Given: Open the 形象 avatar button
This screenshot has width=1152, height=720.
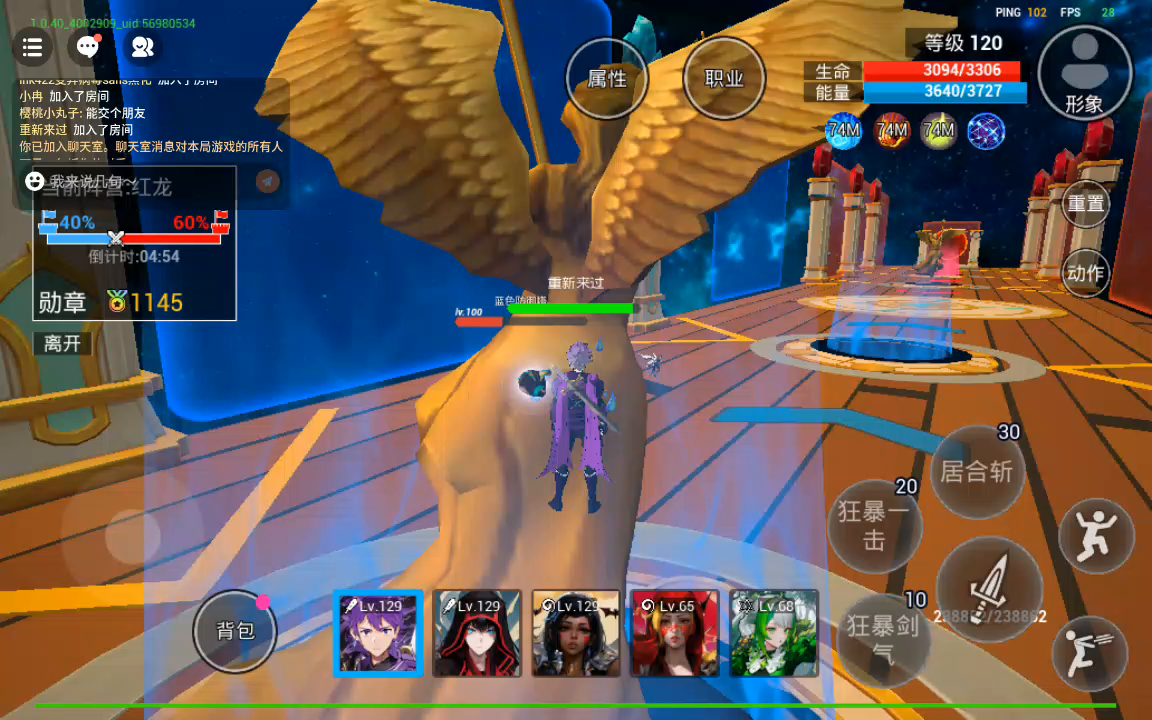Looking at the screenshot, I should [x=1084, y=72].
